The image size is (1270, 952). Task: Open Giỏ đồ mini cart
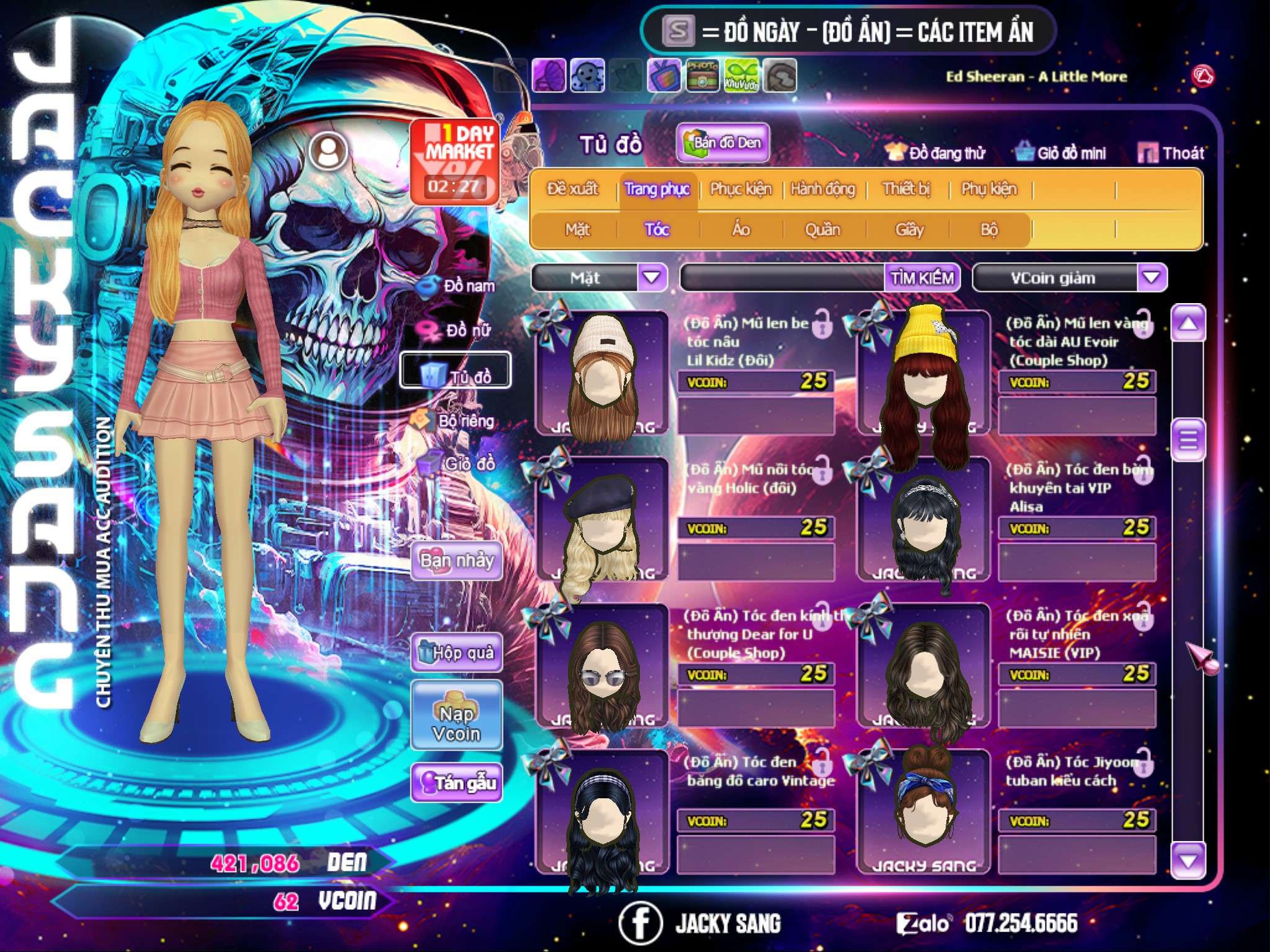tap(1061, 153)
